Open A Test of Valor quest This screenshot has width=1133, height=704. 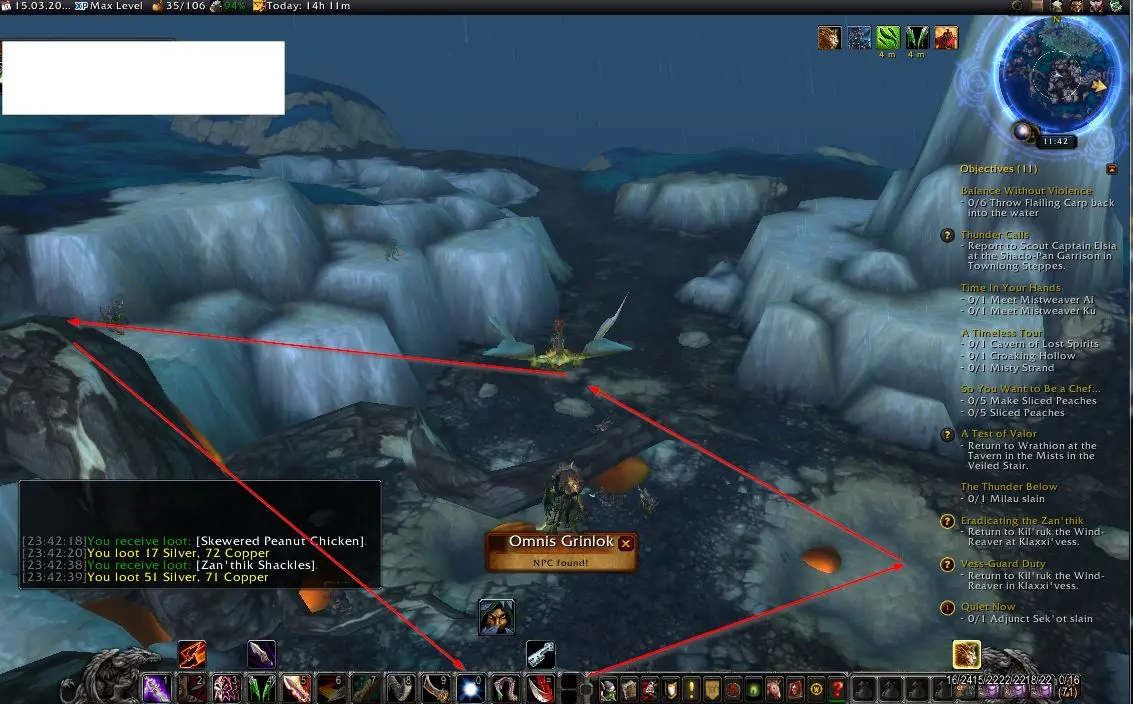click(x=998, y=434)
